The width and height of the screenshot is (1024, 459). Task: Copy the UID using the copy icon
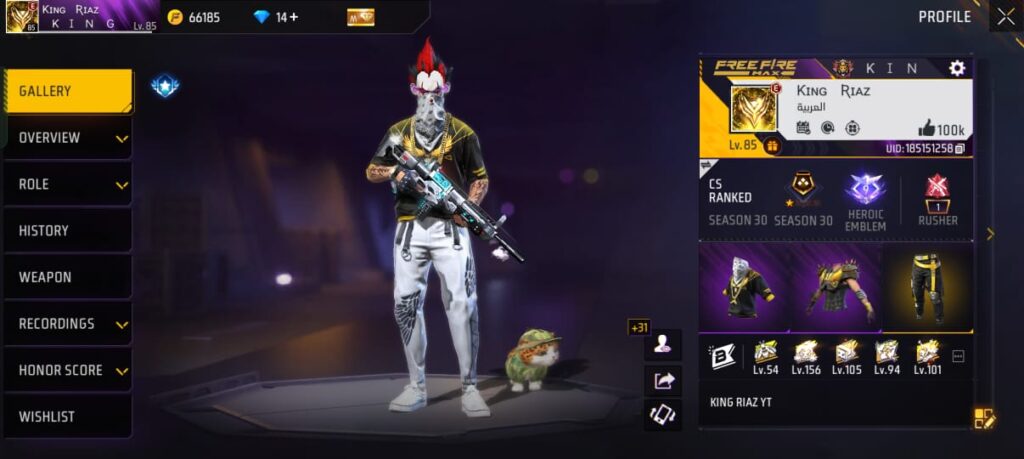pos(960,149)
